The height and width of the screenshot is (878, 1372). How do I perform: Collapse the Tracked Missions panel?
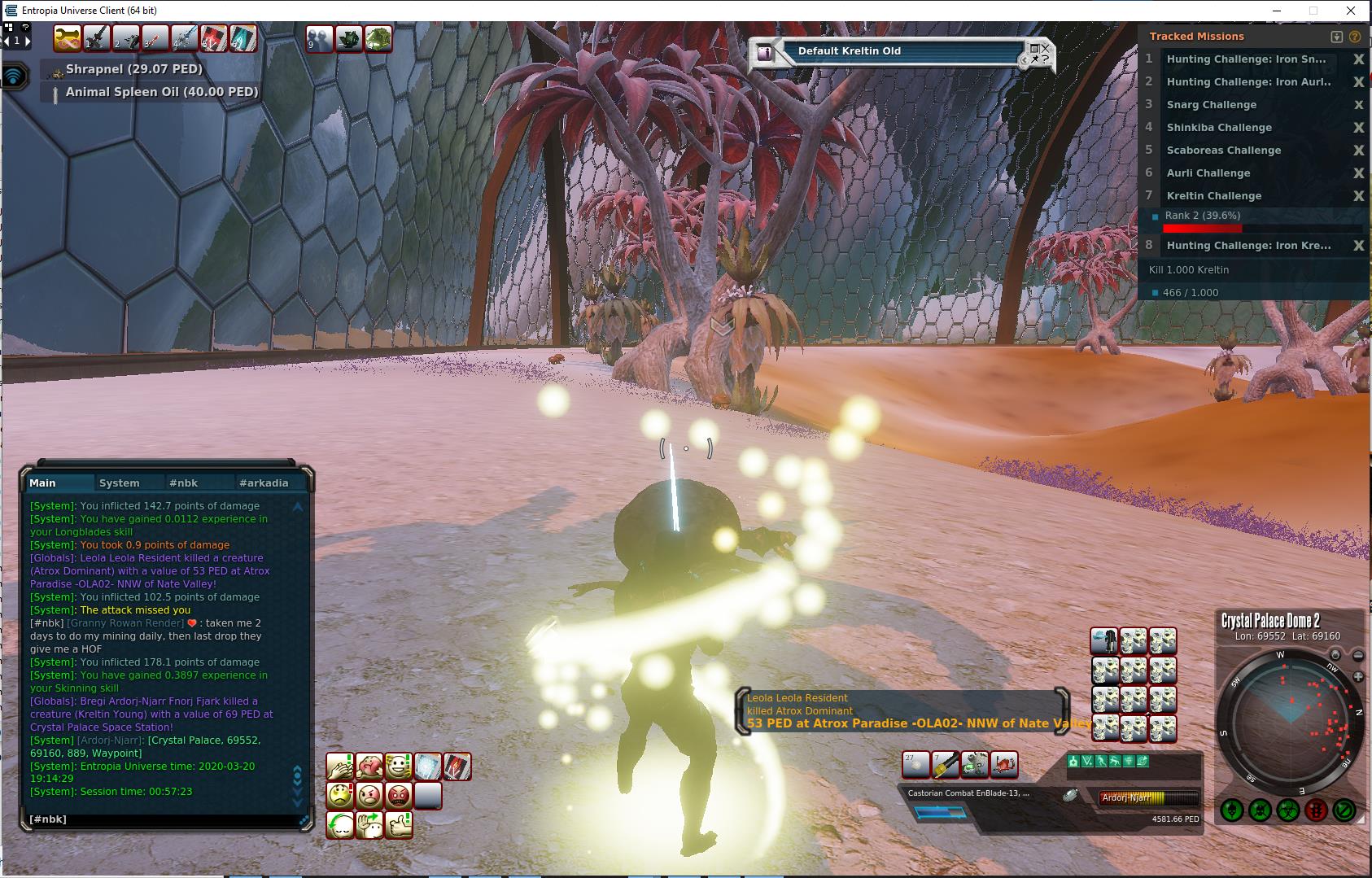[x=1336, y=37]
